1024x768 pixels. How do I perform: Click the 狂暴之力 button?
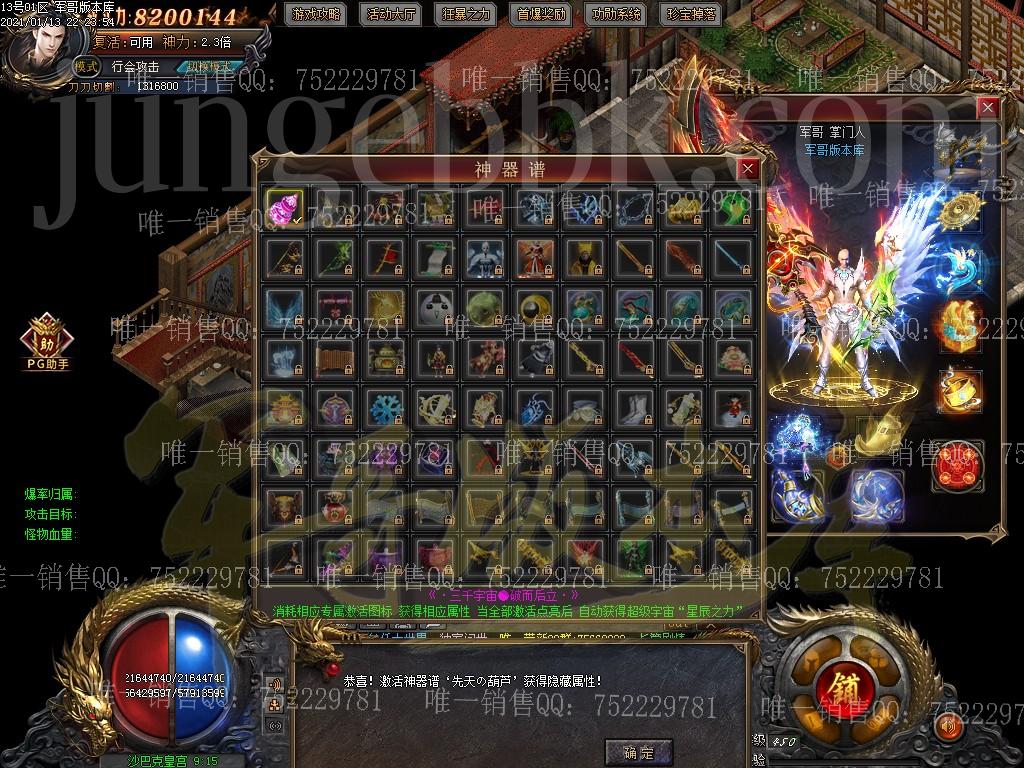(466, 15)
